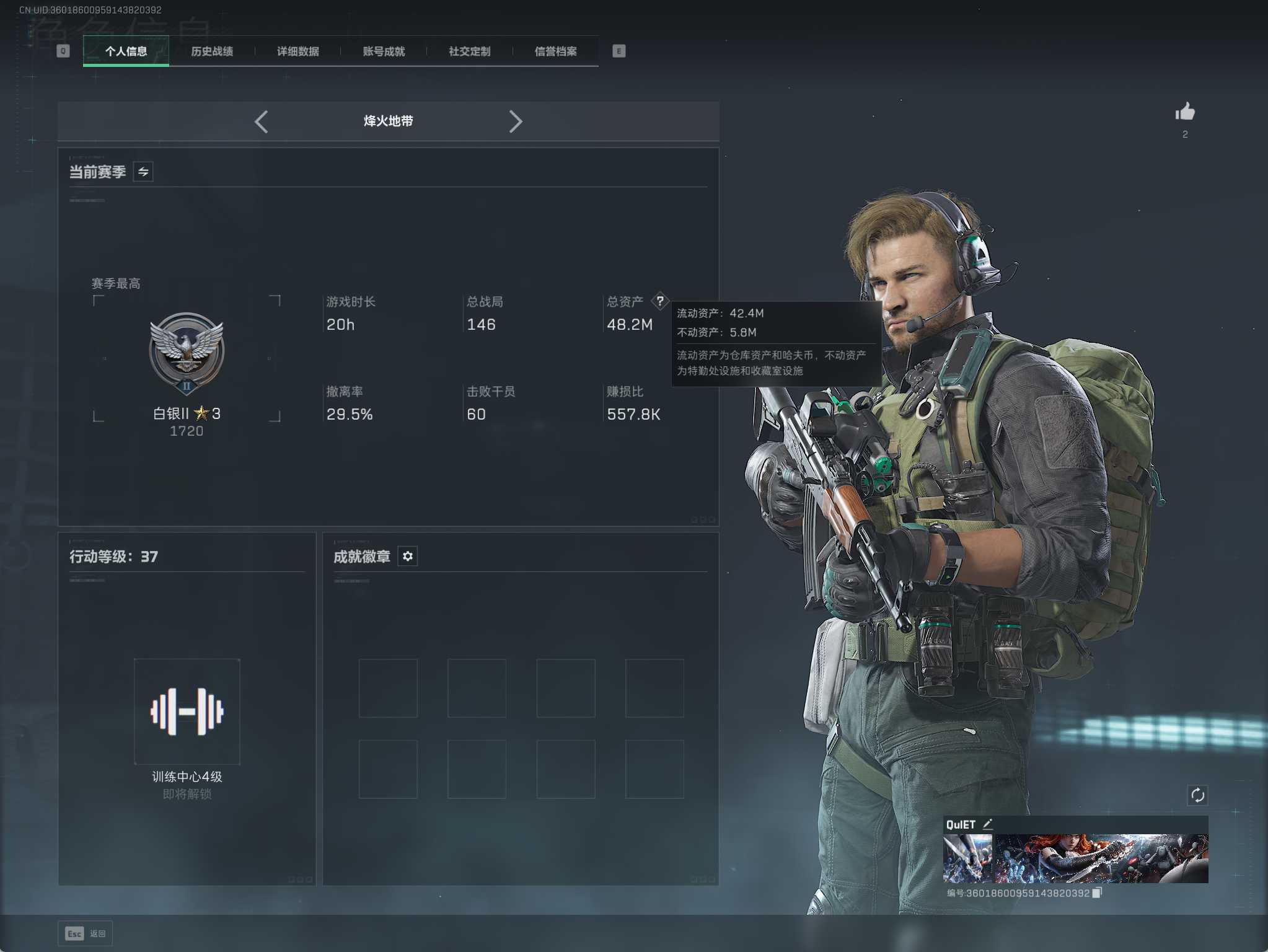This screenshot has width=1268, height=952.
Task: Copy the player ID number with copy icon
Action: pyautogui.click(x=1097, y=893)
